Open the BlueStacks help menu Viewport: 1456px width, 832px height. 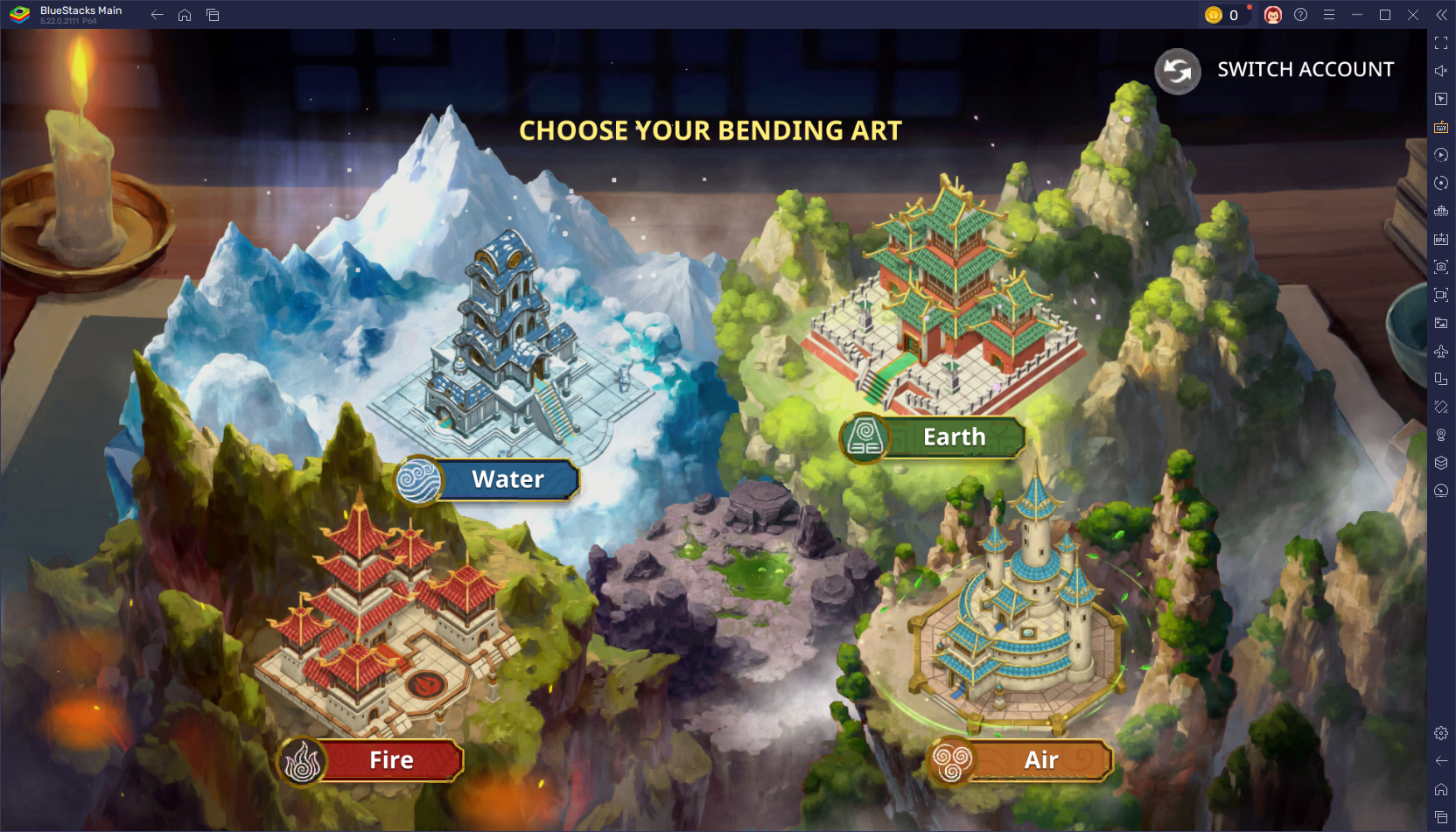[1301, 15]
